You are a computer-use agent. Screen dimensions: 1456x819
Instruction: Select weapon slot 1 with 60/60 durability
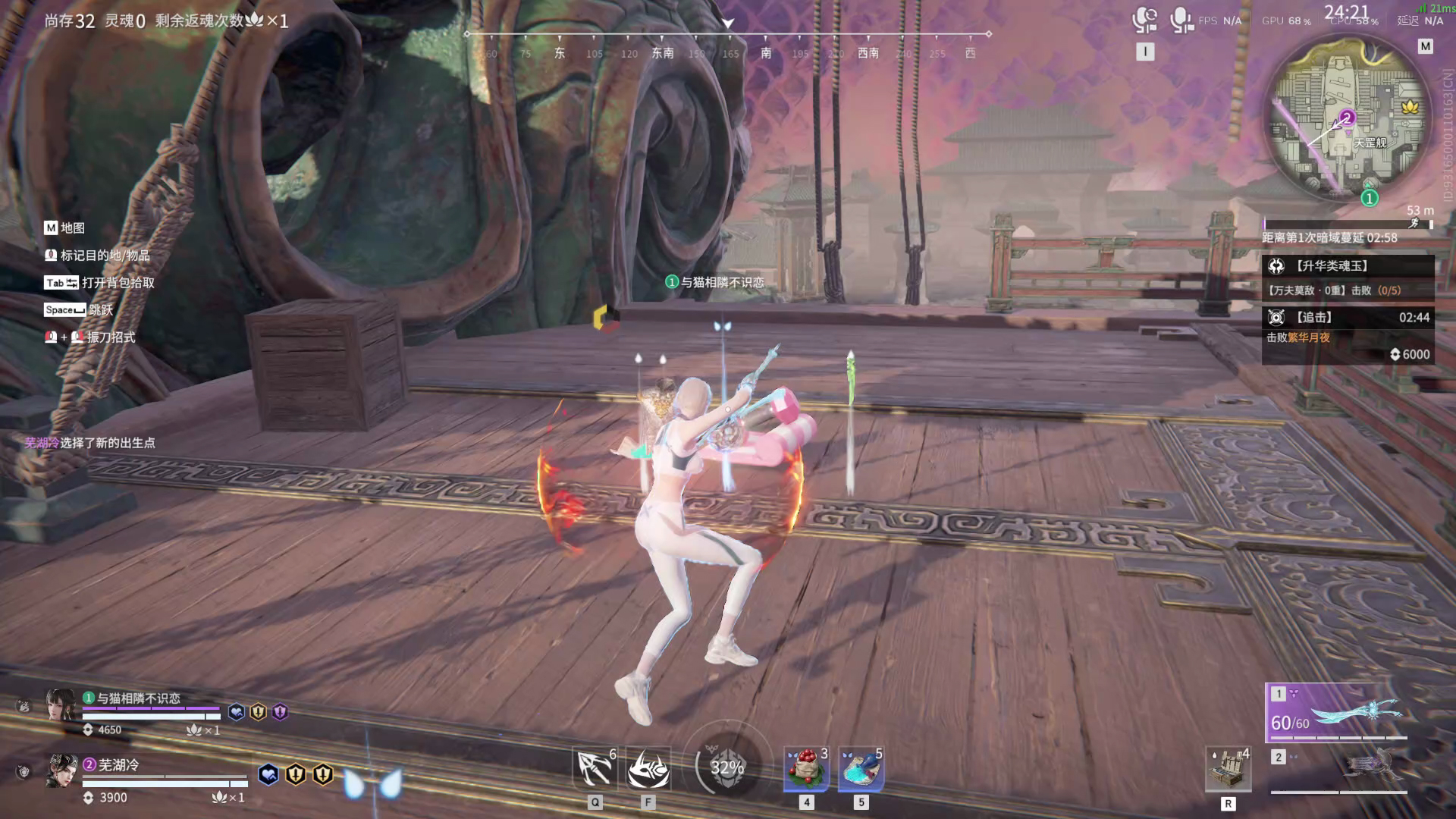coord(1338,713)
